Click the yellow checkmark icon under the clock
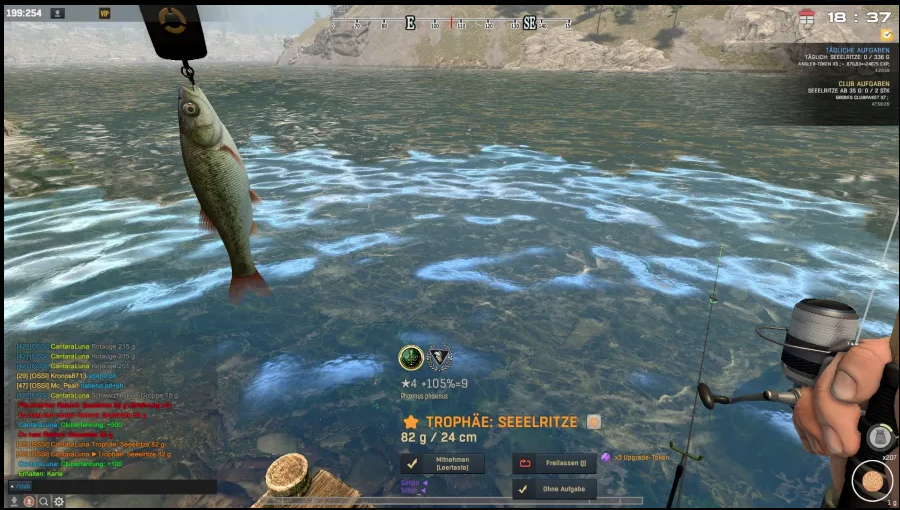Screen dimensions: 900x510 click(x=886, y=34)
